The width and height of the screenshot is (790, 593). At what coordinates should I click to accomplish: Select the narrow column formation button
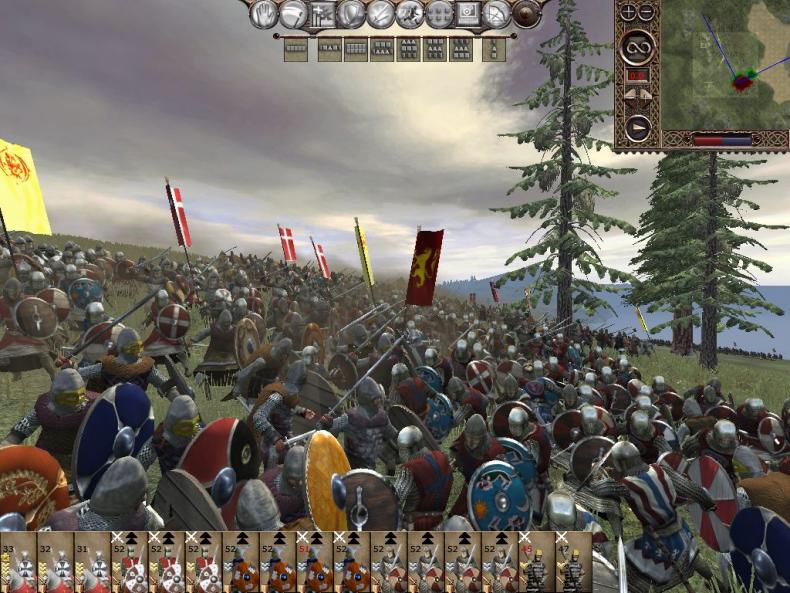[x=493, y=49]
